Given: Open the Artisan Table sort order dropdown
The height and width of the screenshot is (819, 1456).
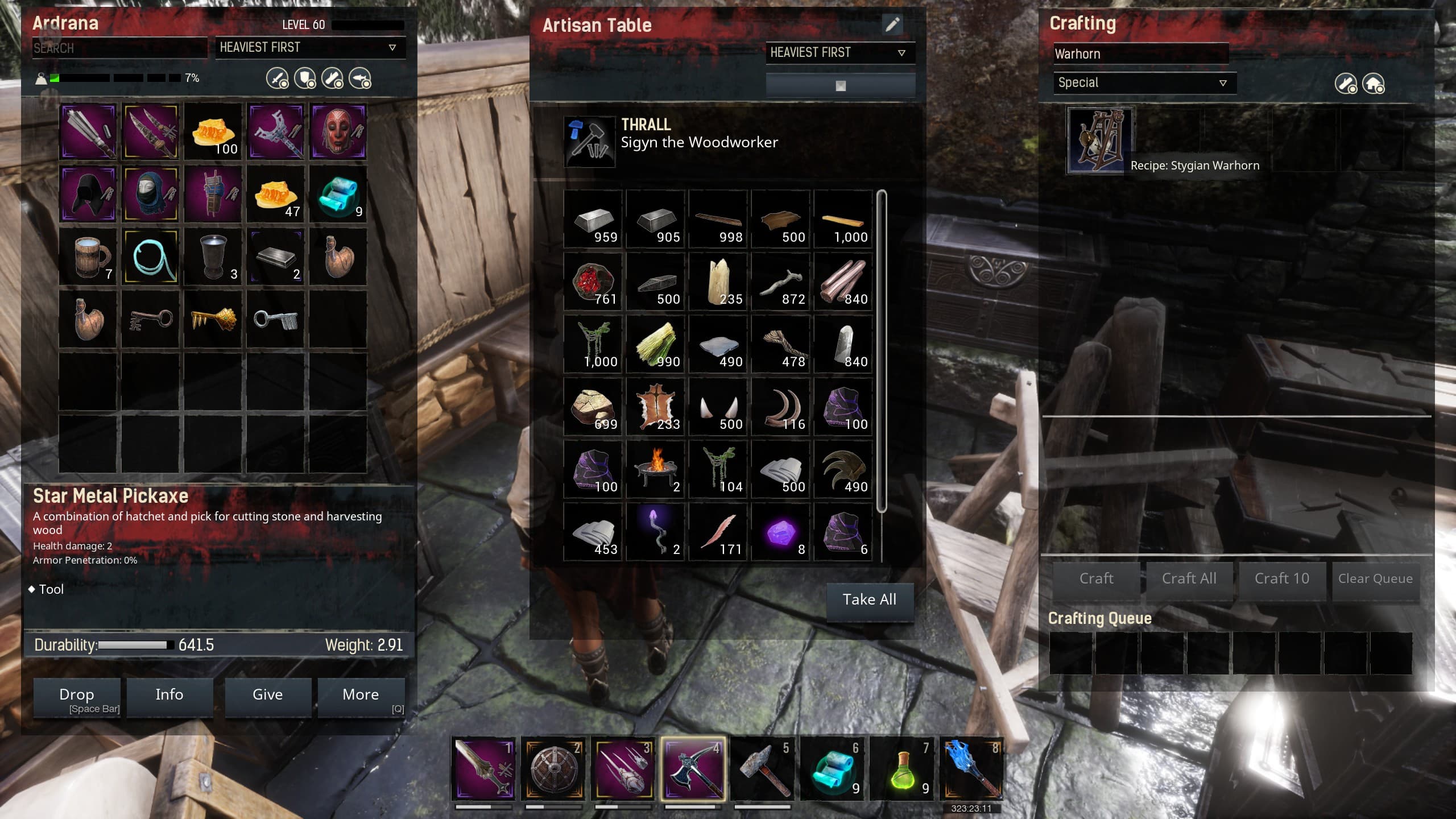Looking at the screenshot, I should coord(841,52).
